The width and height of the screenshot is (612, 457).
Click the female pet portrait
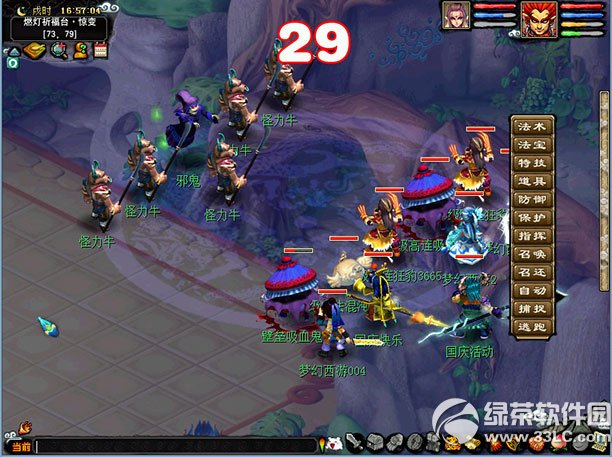[457, 16]
